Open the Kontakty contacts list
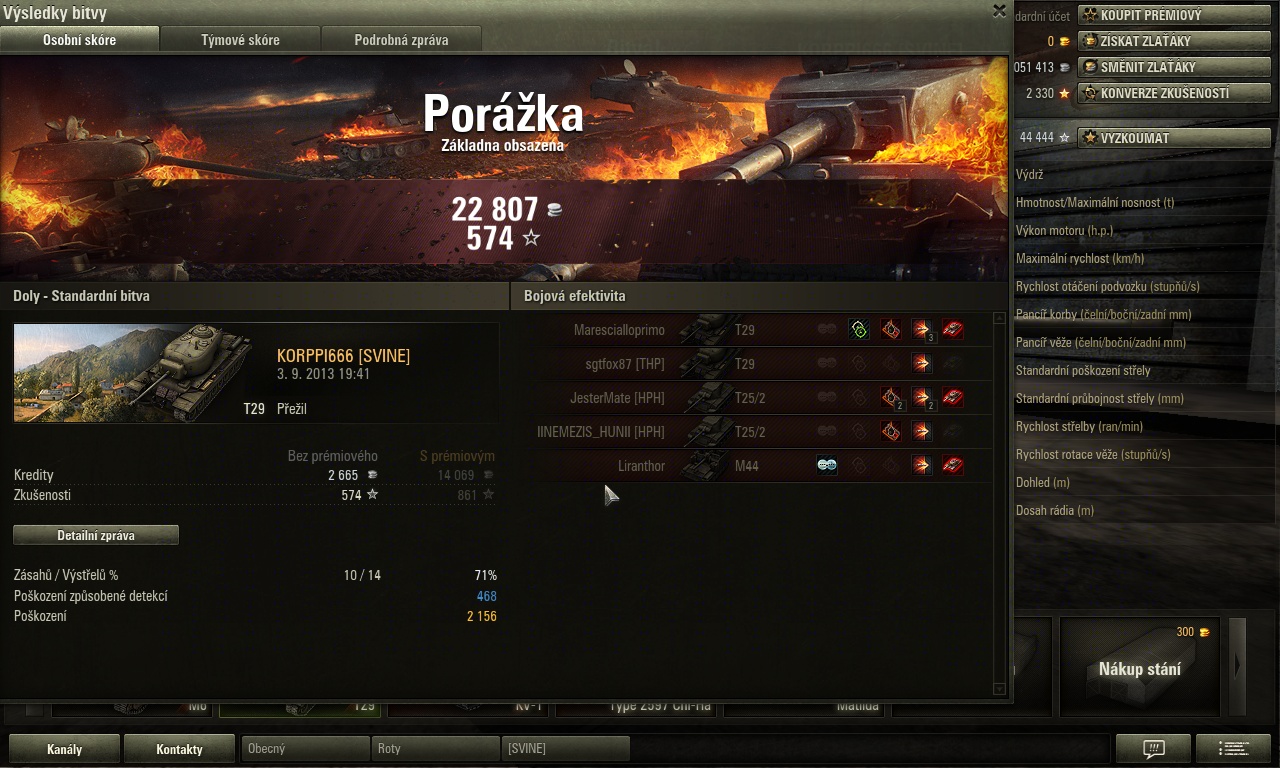Viewport: 1280px width, 768px height. pyautogui.click(x=180, y=749)
